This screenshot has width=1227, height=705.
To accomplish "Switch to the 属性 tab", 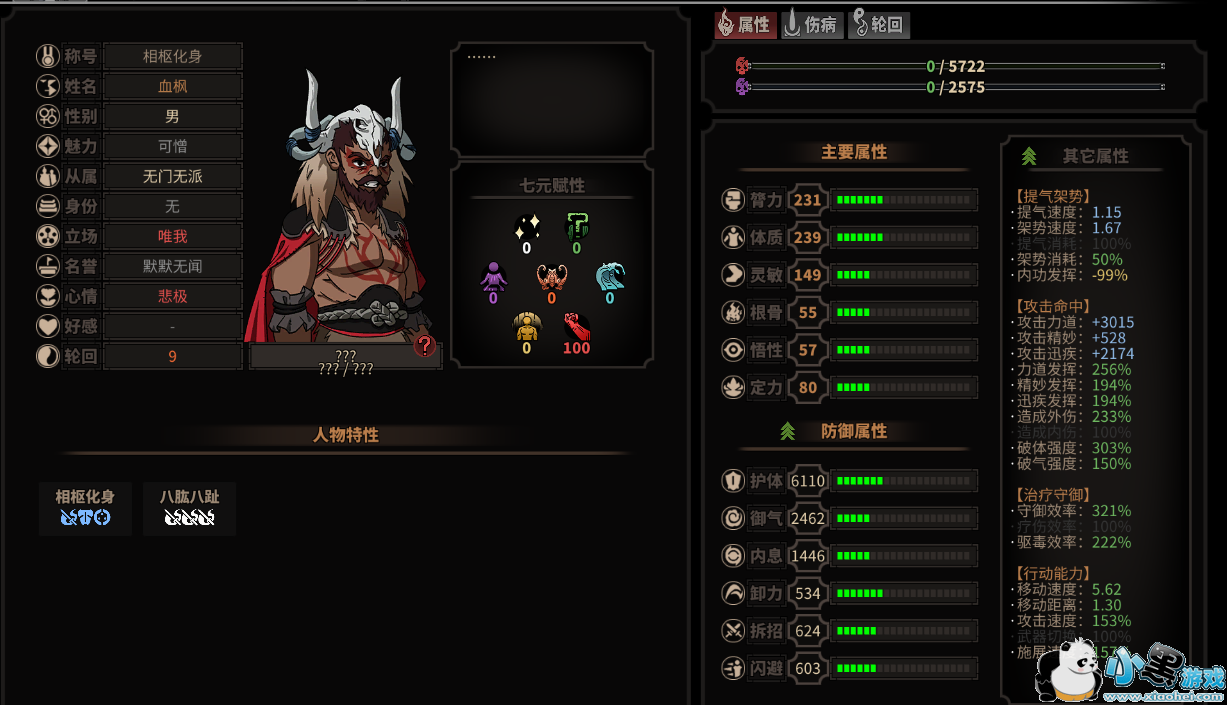I will tap(745, 25).
